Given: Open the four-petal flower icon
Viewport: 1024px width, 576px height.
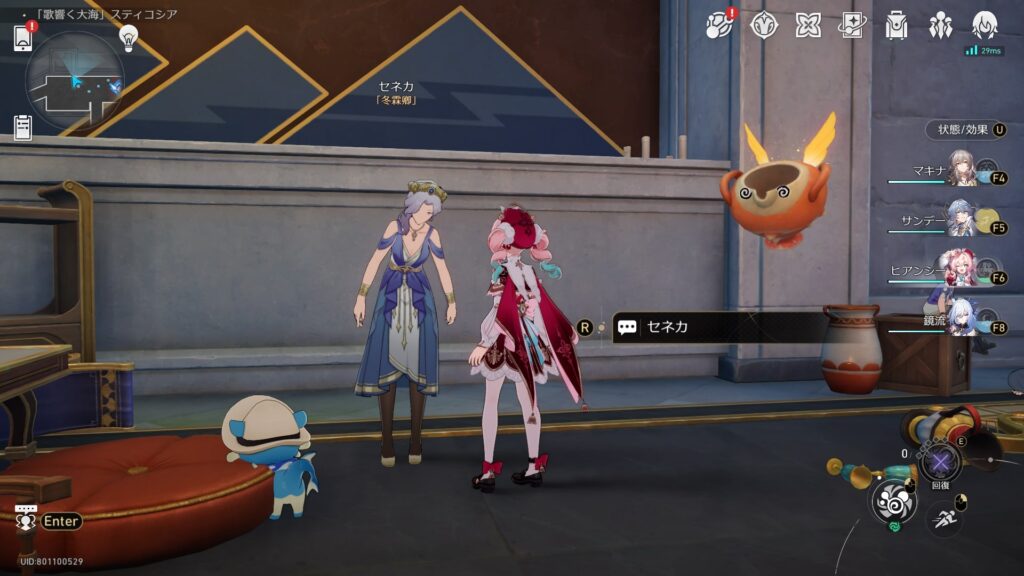Looking at the screenshot, I should [808, 25].
